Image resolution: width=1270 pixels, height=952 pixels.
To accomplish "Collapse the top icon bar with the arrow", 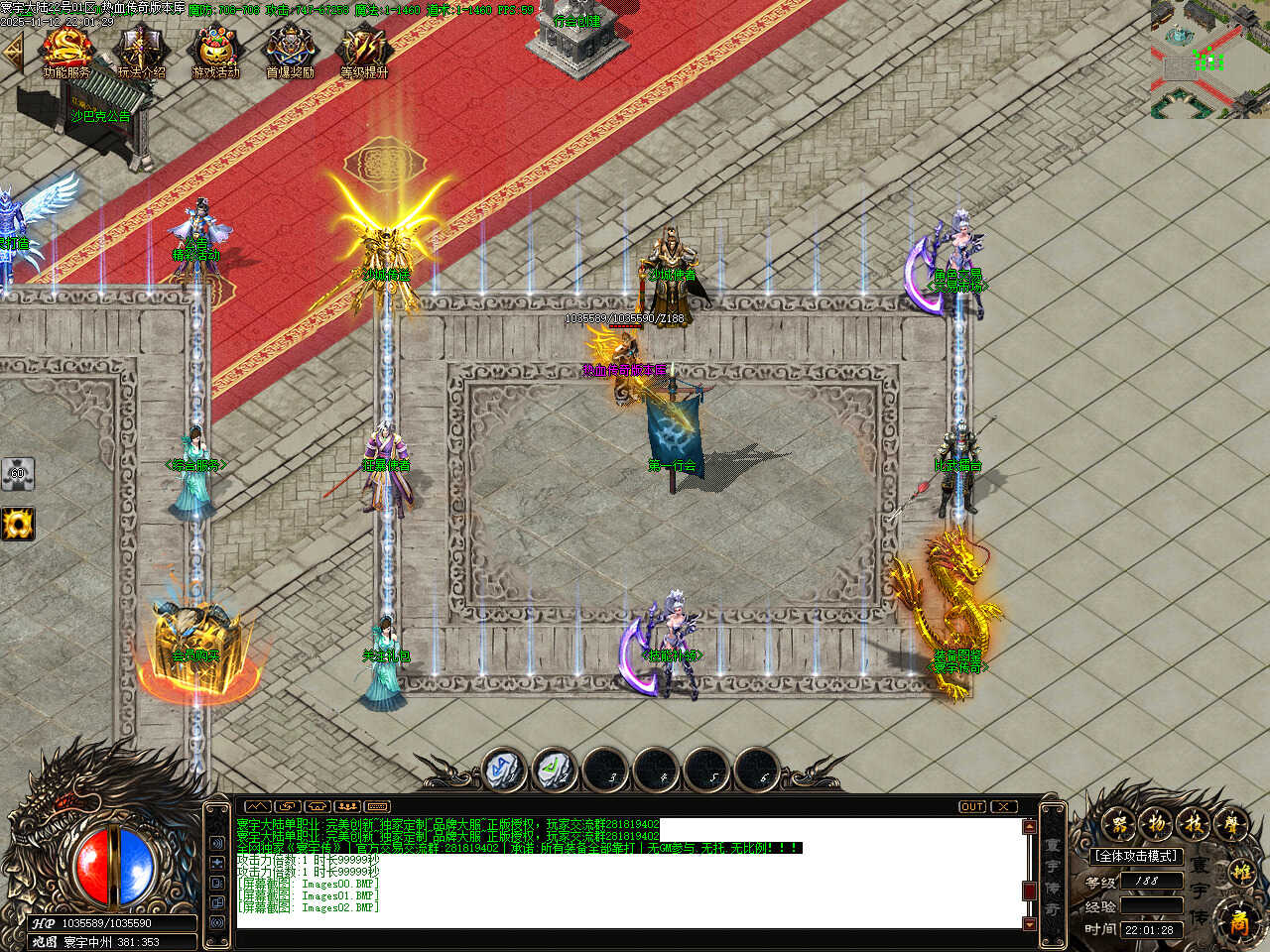I will pos(13,54).
